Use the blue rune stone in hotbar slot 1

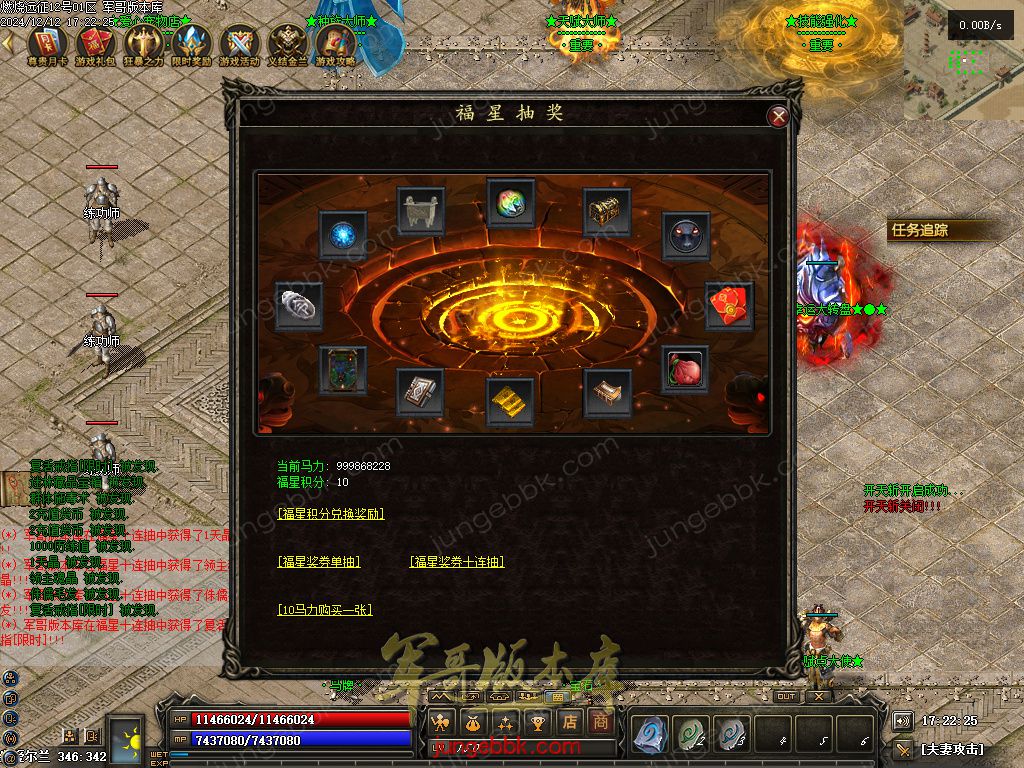coord(651,735)
